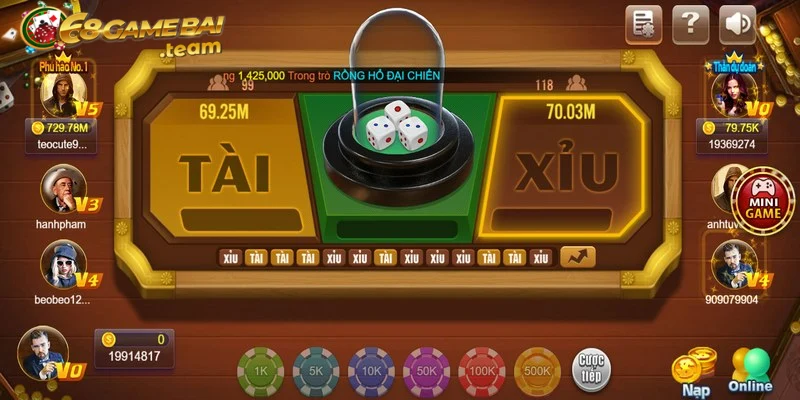This screenshot has width=800, height=400.
Task: Open the notes list button
Action: 644,23
